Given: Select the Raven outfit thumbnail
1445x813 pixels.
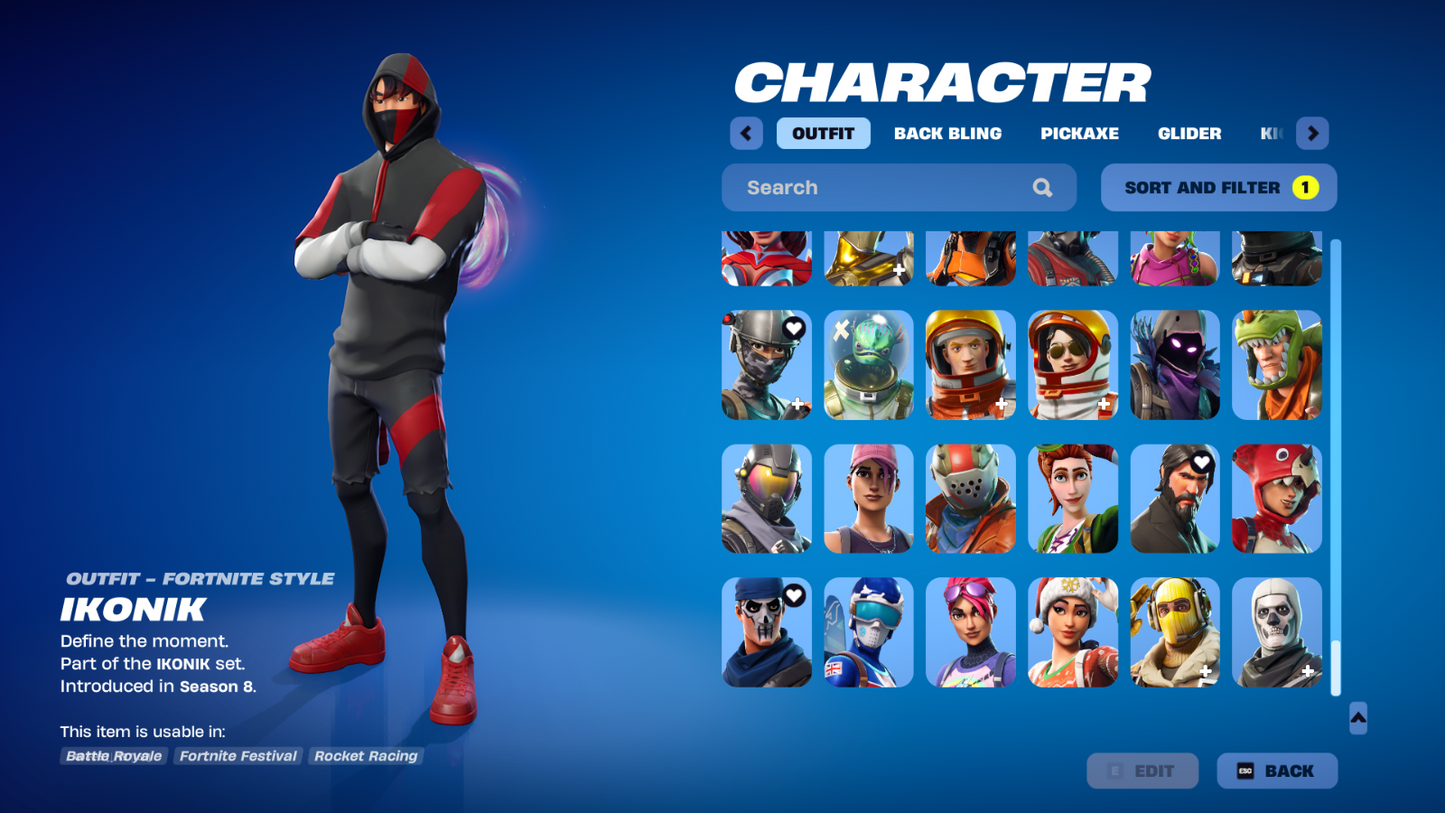Looking at the screenshot, I should pos(1174,364).
